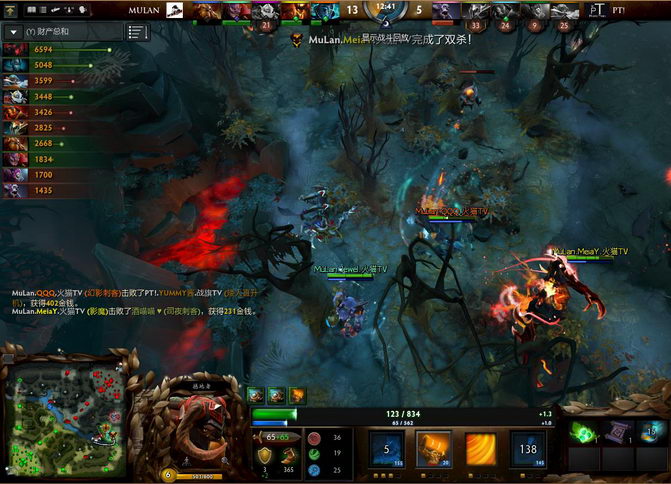671x484 pixels.
Task: Activate the second ability with the orange warrior icon
Action: (432, 449)
